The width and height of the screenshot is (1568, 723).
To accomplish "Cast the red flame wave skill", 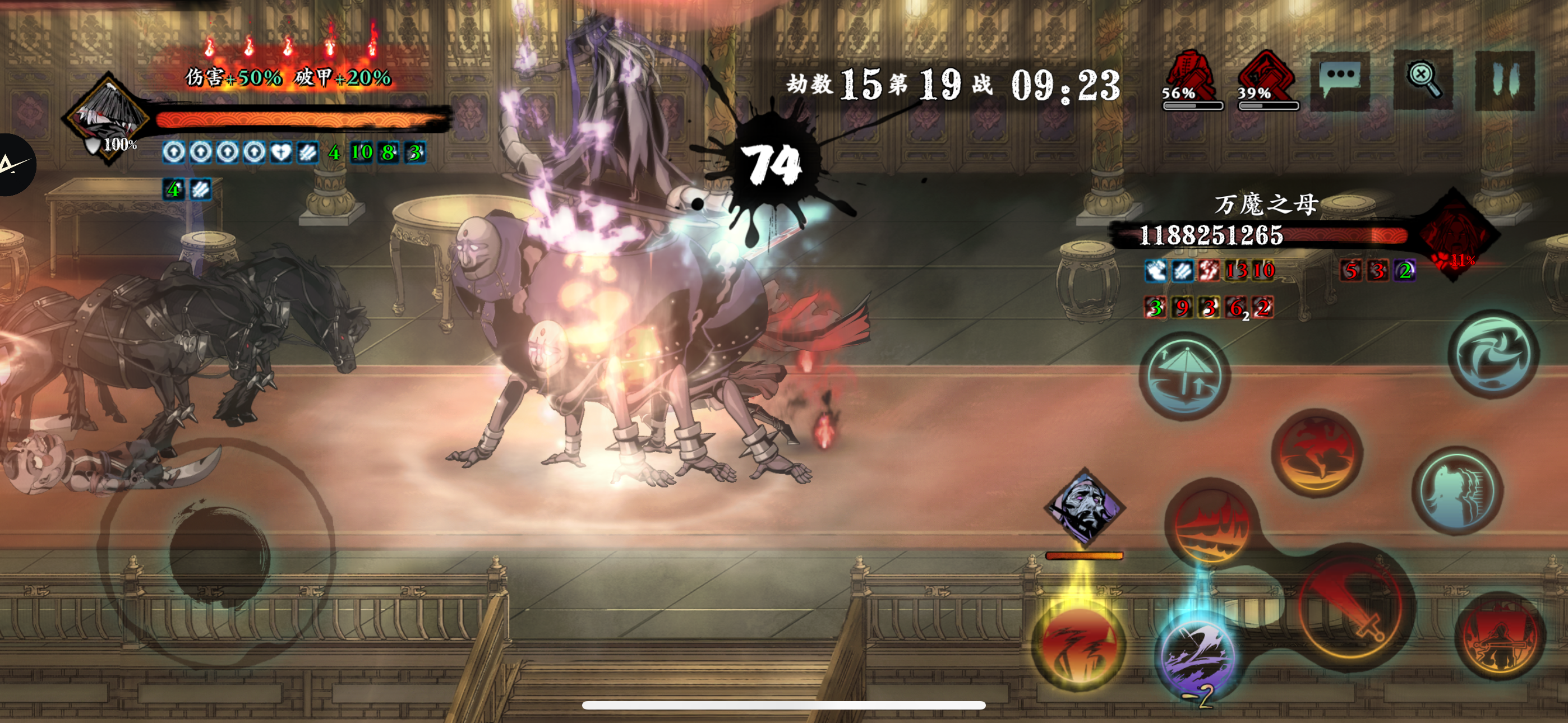I will click(1211, 524).
